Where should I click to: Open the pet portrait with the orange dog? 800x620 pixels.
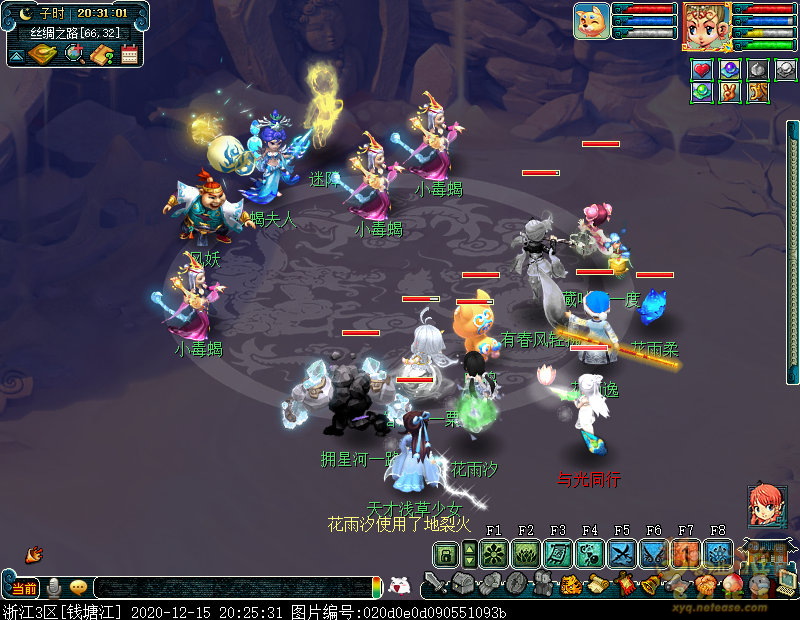pos(591,21)
